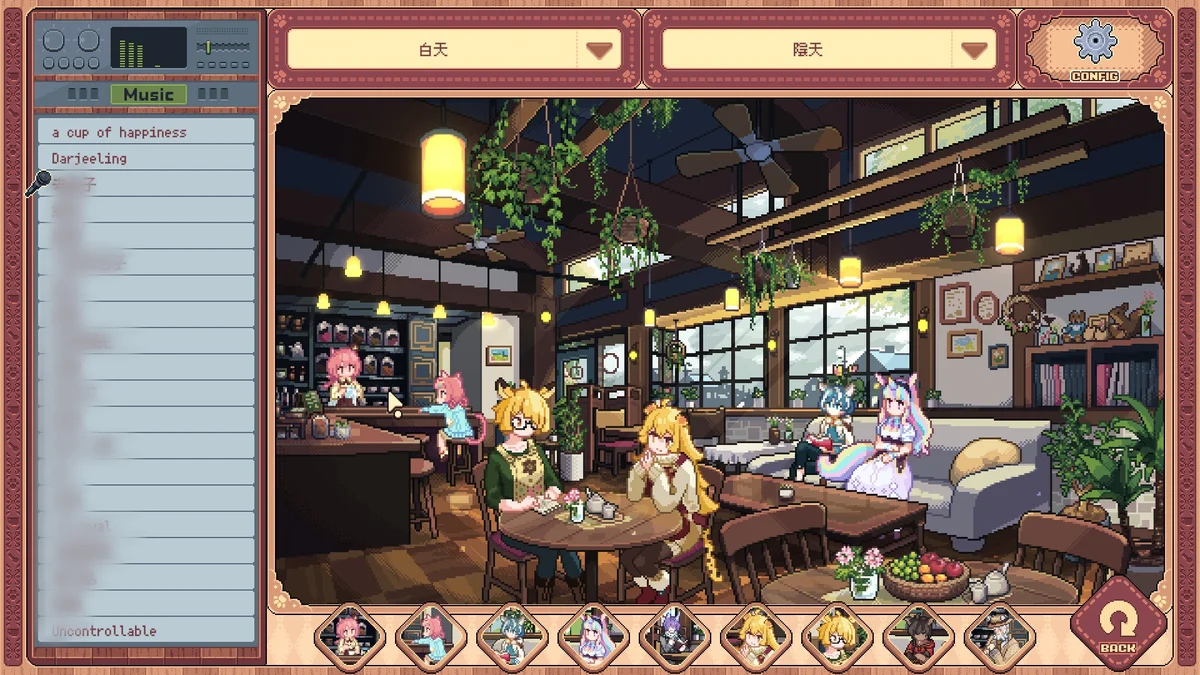Adjust the green volume slider knob
The image size is (1200, 675).
coord(208,47)
